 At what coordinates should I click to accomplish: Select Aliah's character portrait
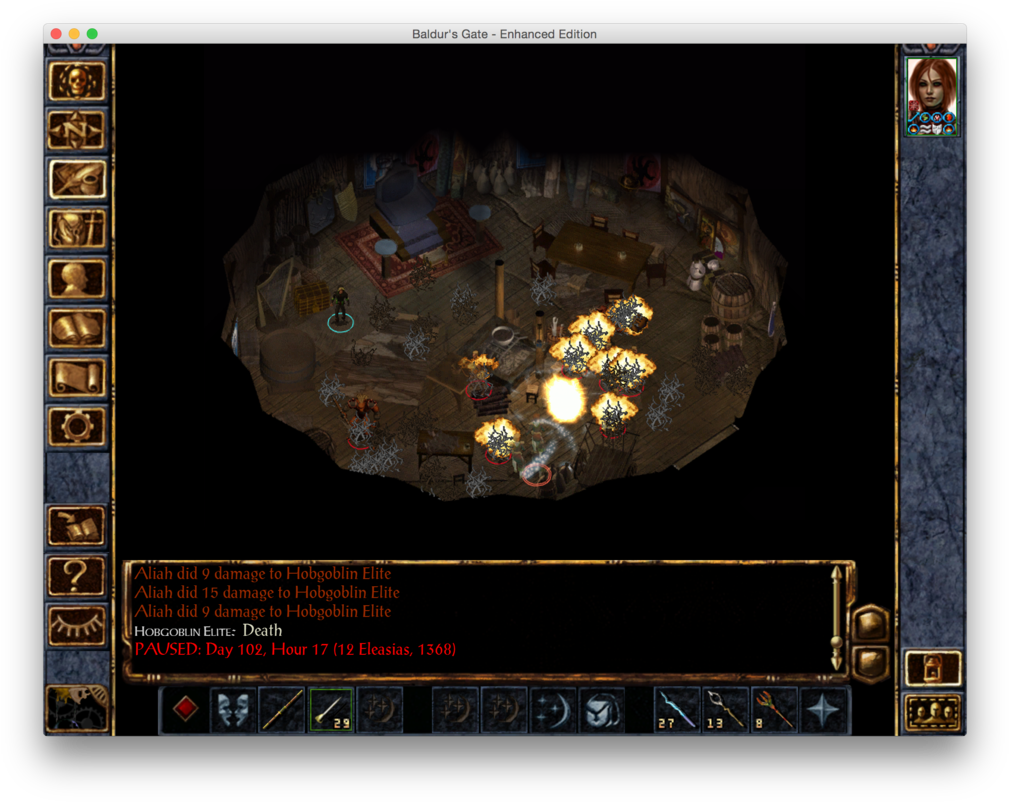click(931, 96)
